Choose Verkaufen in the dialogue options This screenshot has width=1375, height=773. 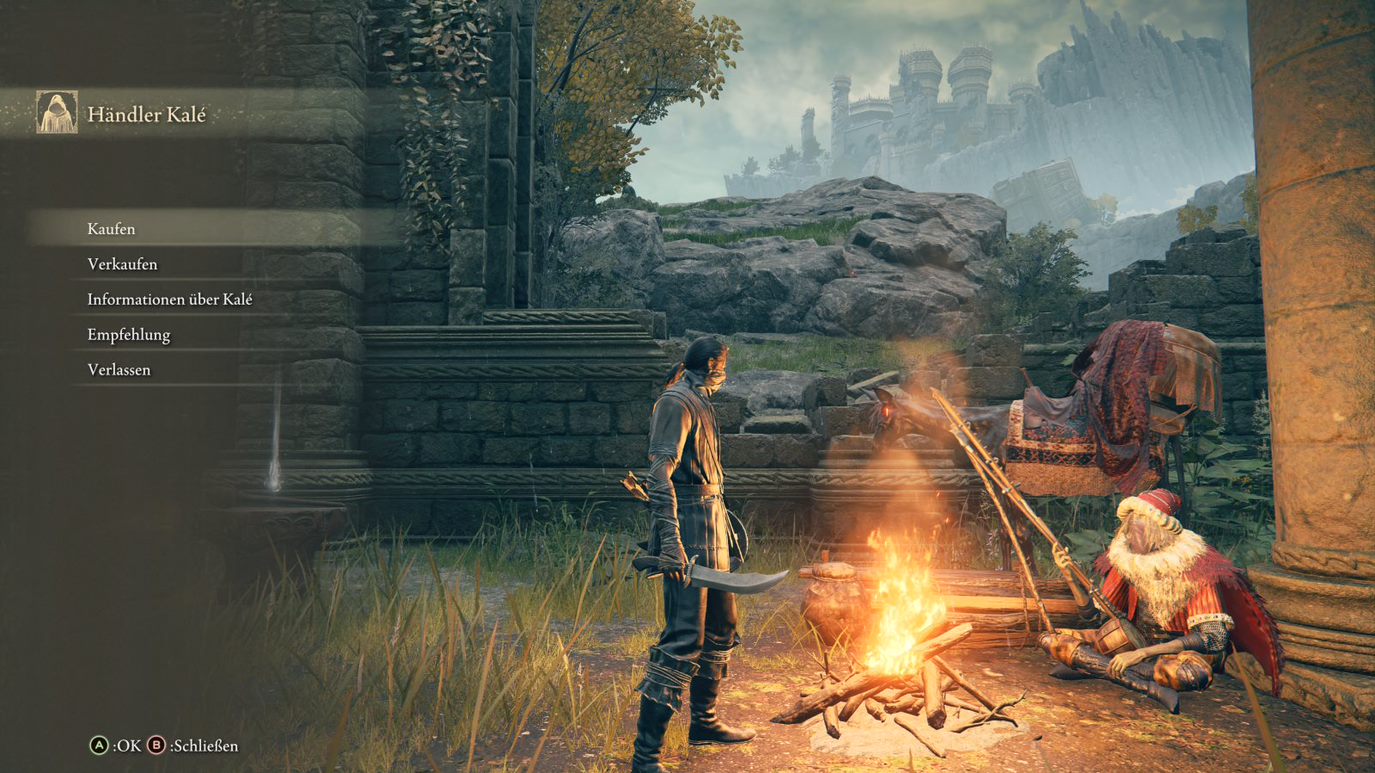click(122, 263)
